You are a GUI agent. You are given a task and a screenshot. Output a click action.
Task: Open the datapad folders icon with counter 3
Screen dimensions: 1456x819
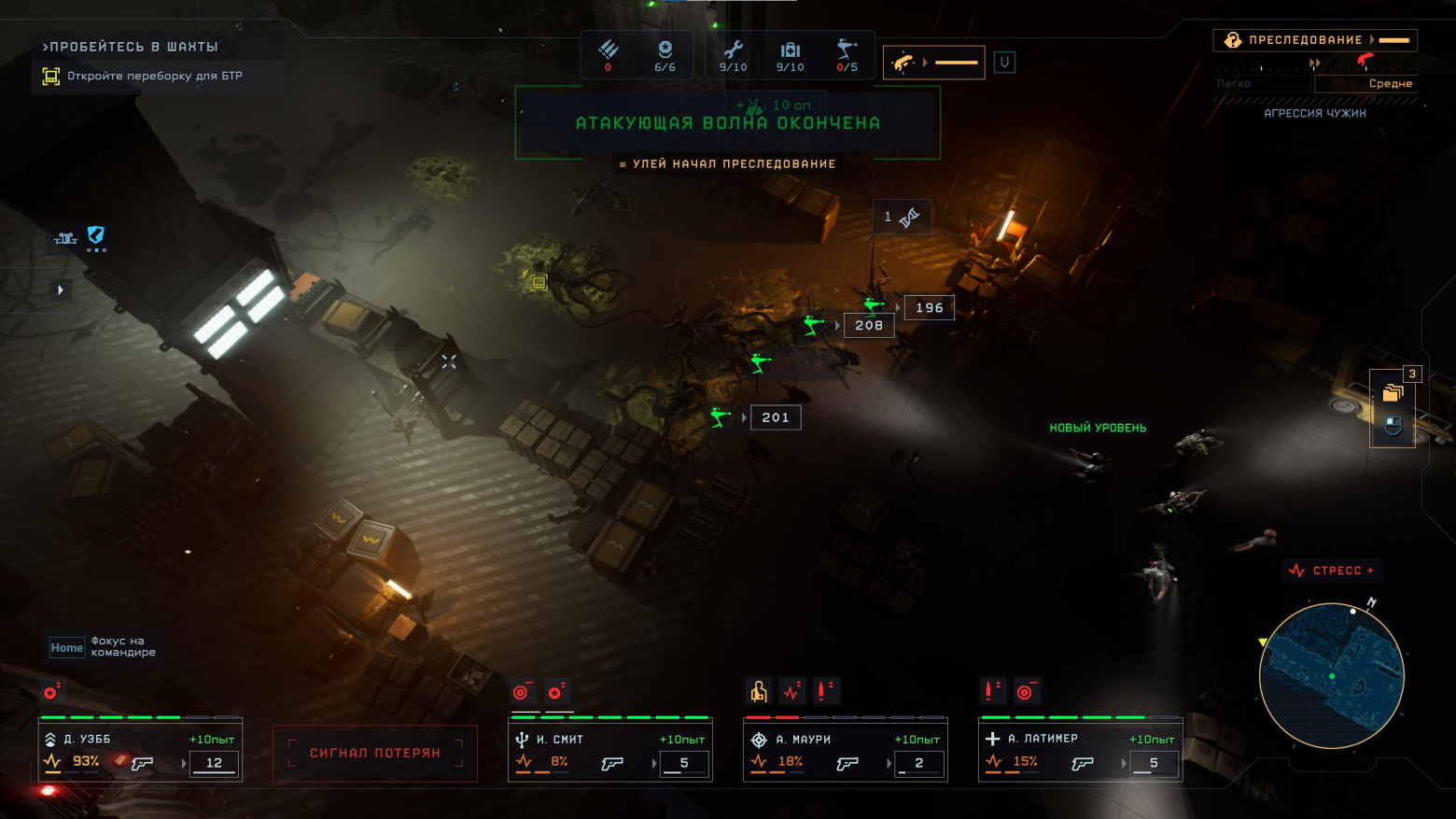(1393, 393)
